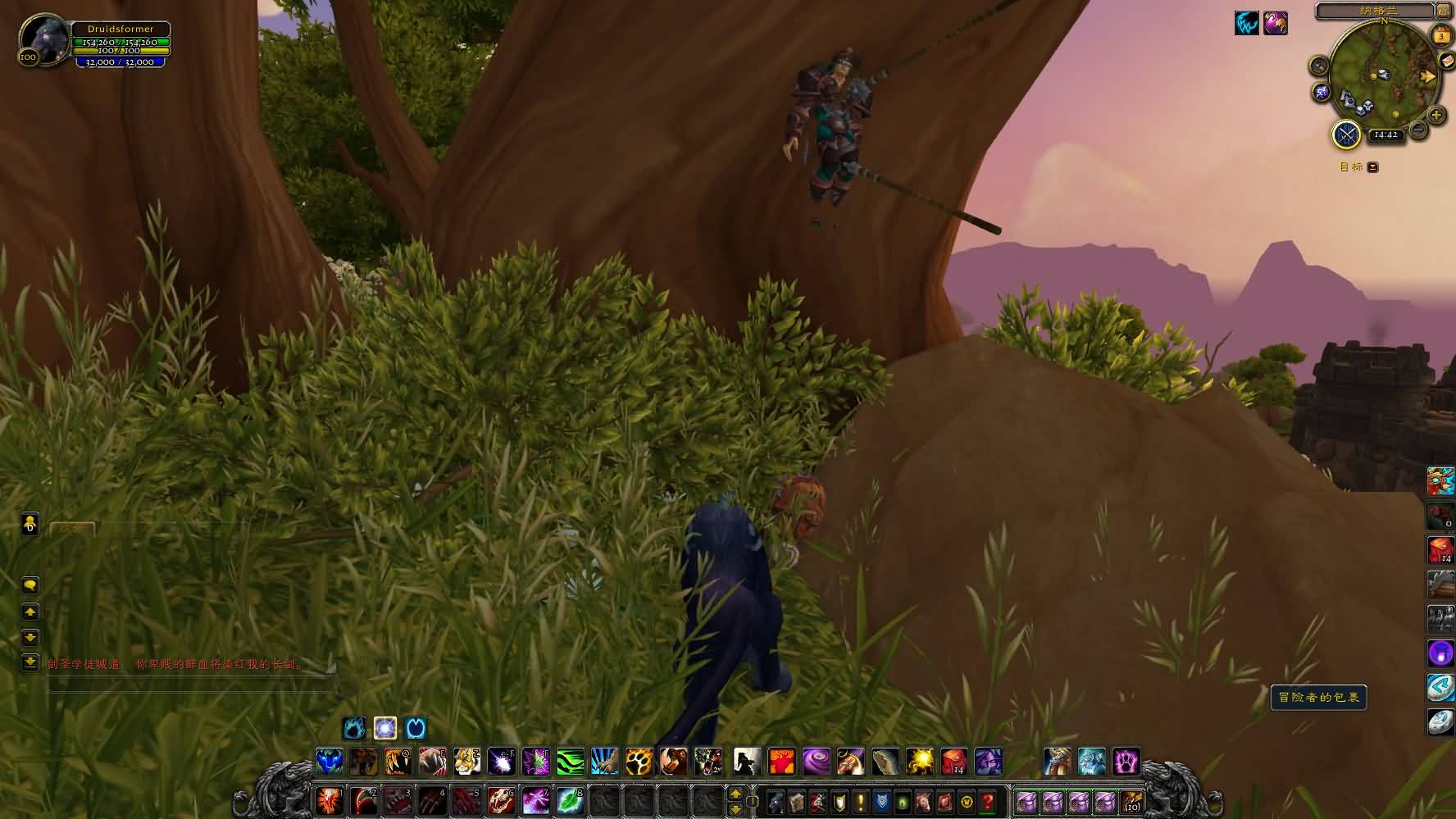
Task: Activate the golden paw print ability
Action: click(x=639, y=762)
